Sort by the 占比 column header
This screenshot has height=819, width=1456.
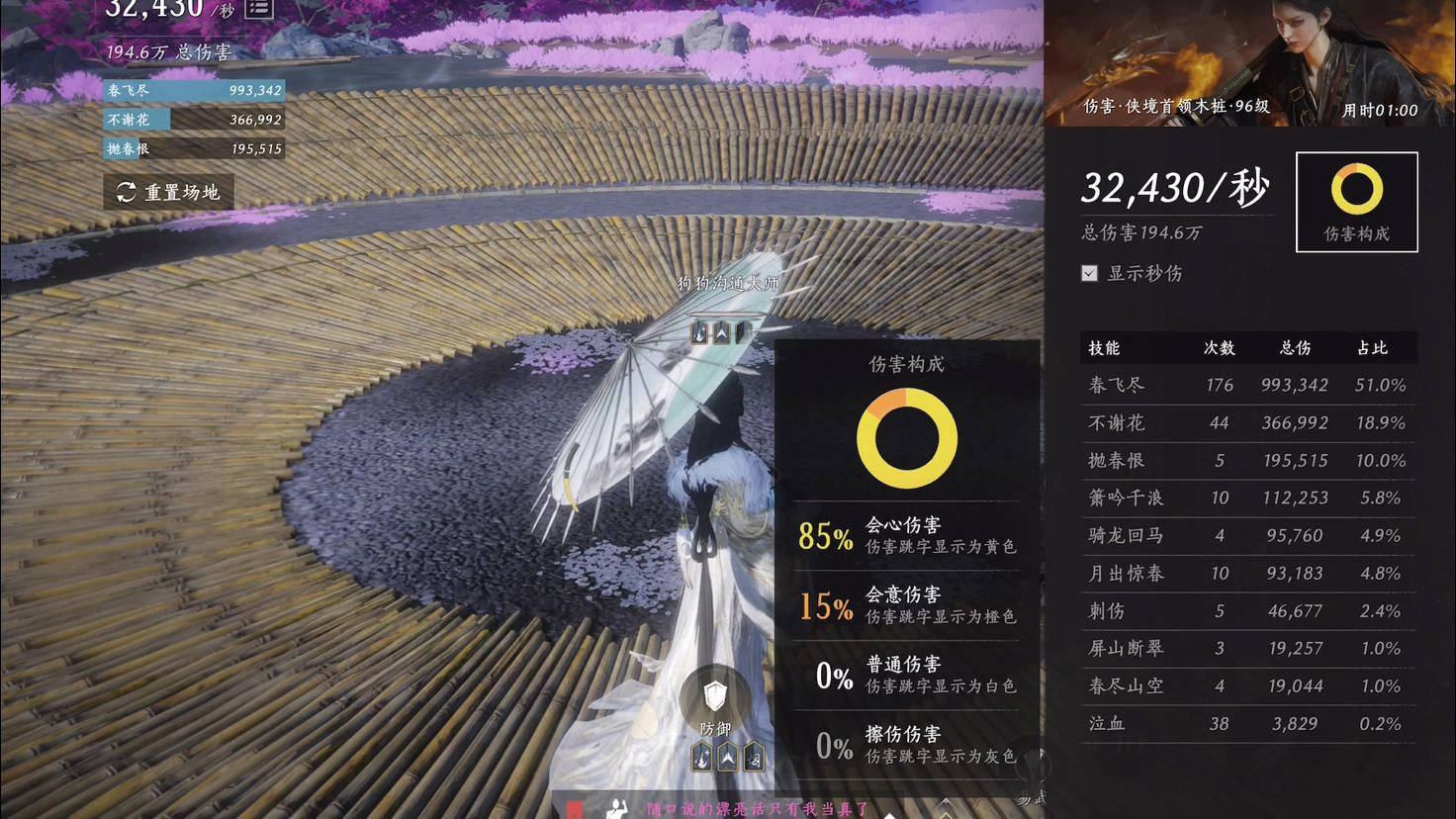pyautogui.click(x=1372, y=348)
